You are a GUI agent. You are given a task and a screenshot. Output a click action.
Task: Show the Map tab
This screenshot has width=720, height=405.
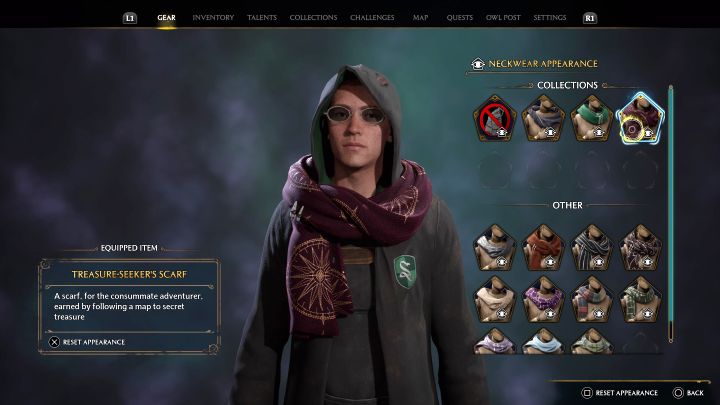(420, 17)
